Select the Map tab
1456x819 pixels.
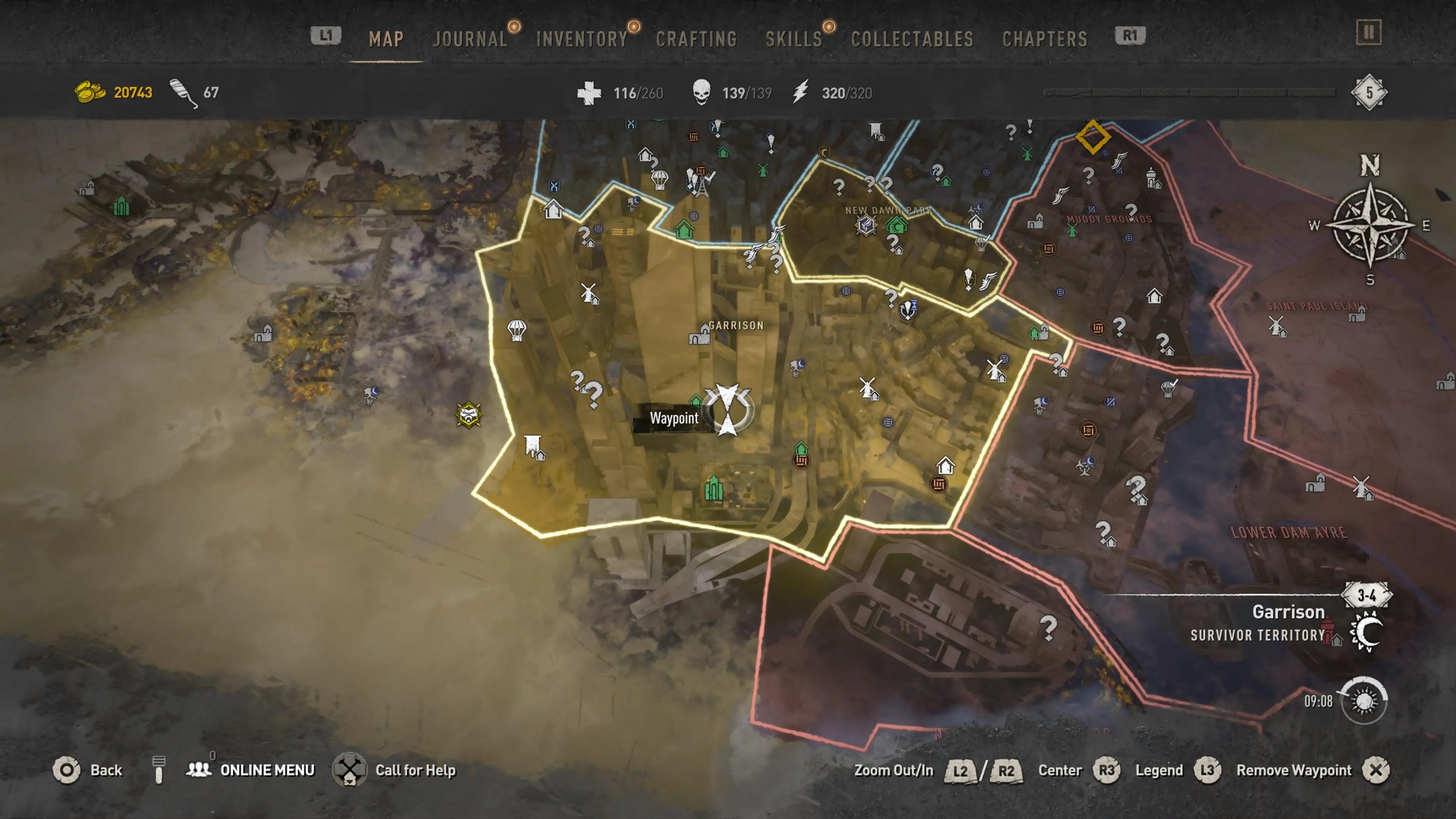[x=386, y=39]
